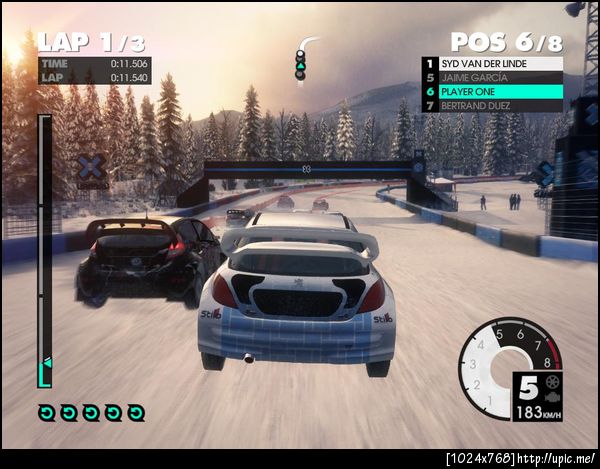The width and height of the screenshot is (600, 469).
Task: Choose the highlighted Player One row
Action: (491, 91)
